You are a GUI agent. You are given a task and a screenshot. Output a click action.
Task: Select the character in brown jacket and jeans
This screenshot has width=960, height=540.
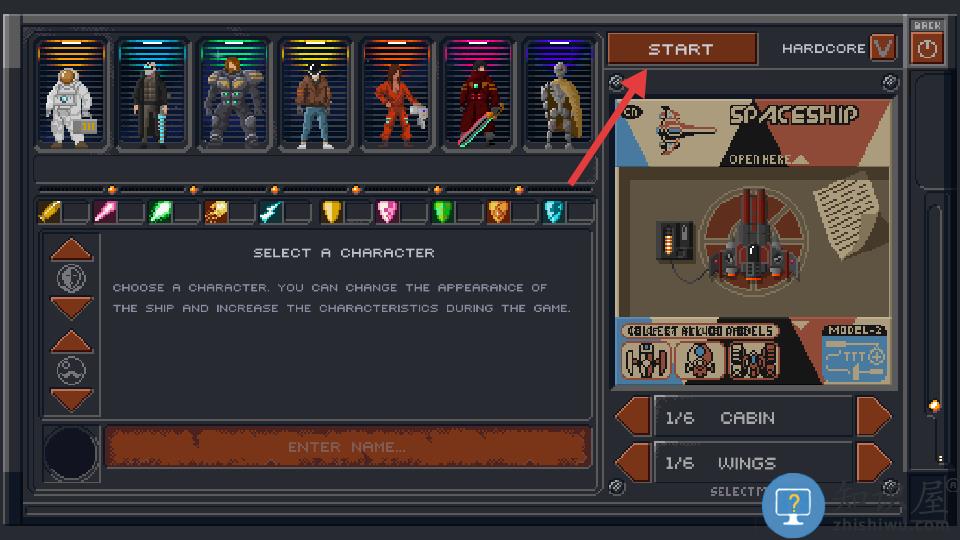(x=316, y=97)
